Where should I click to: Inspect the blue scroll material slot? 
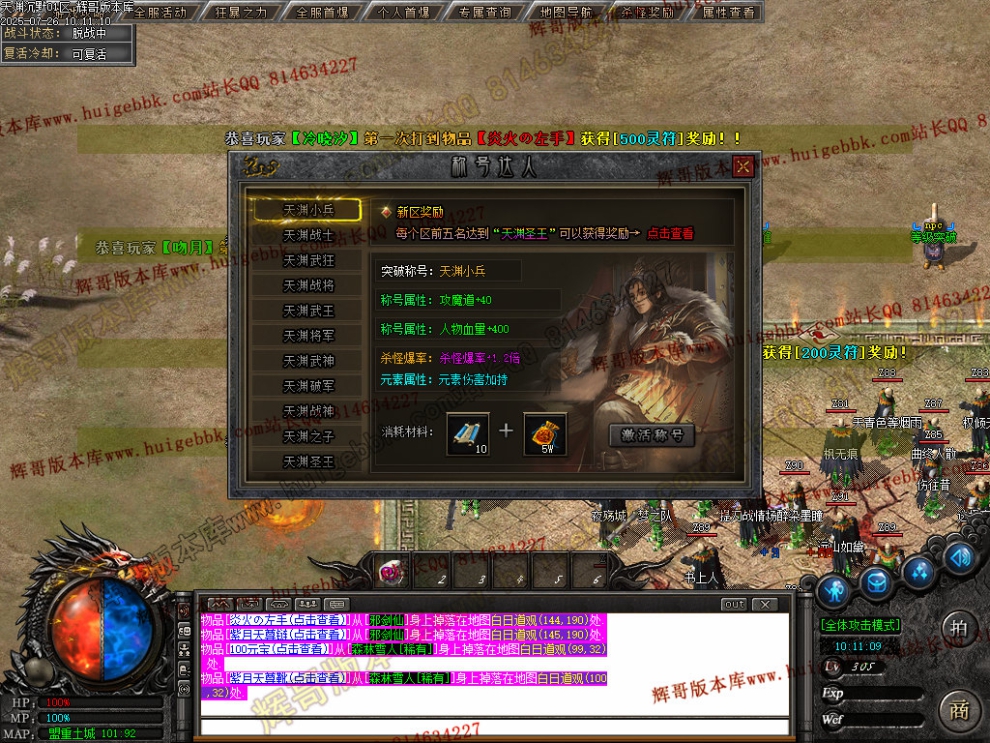point(468,433)
